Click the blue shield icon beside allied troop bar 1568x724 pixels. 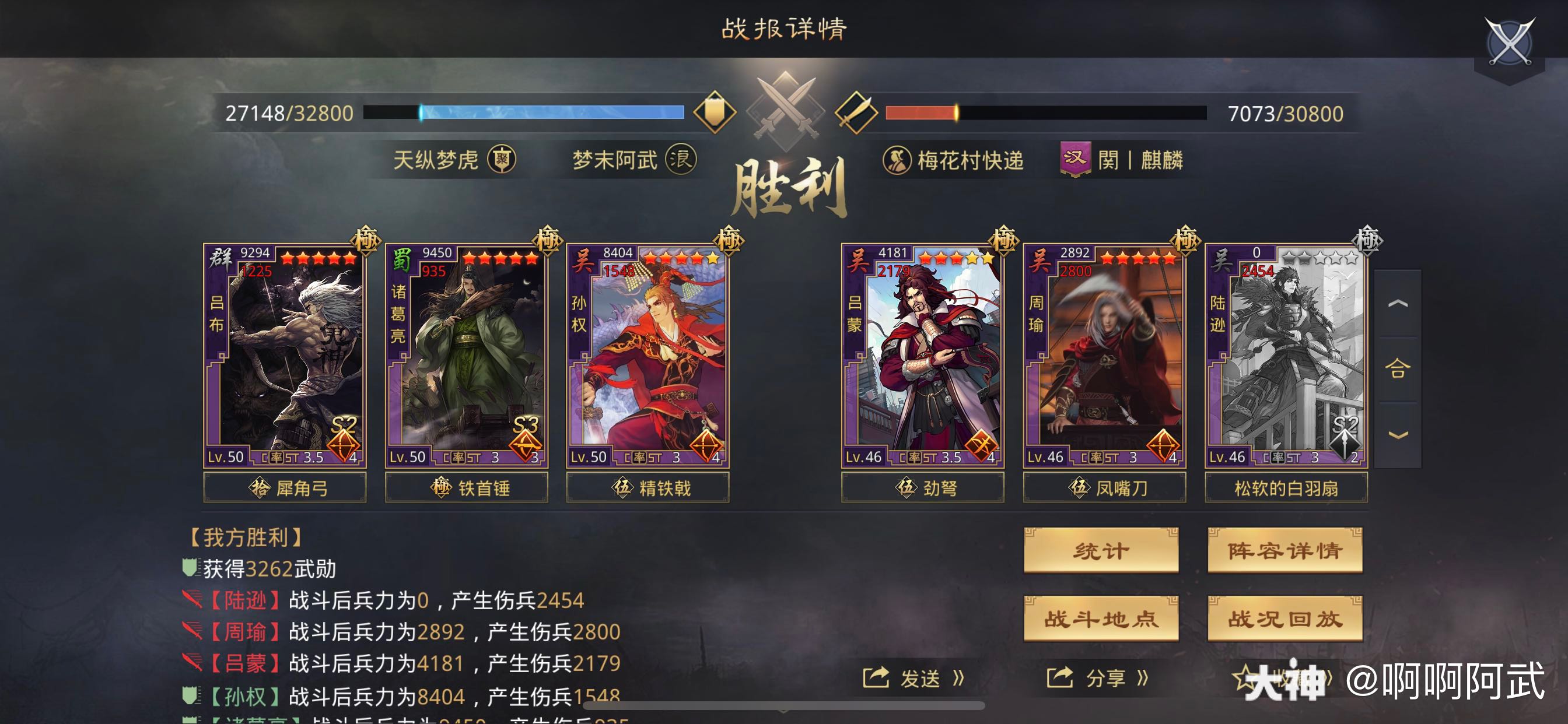point(715,111)
